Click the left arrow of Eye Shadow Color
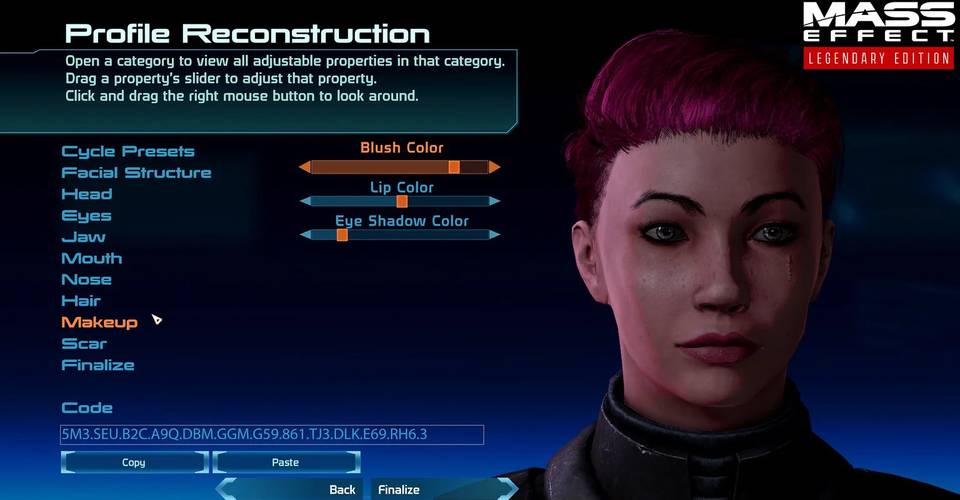This screenshot has width=960, height=500. tap(305, 235)
